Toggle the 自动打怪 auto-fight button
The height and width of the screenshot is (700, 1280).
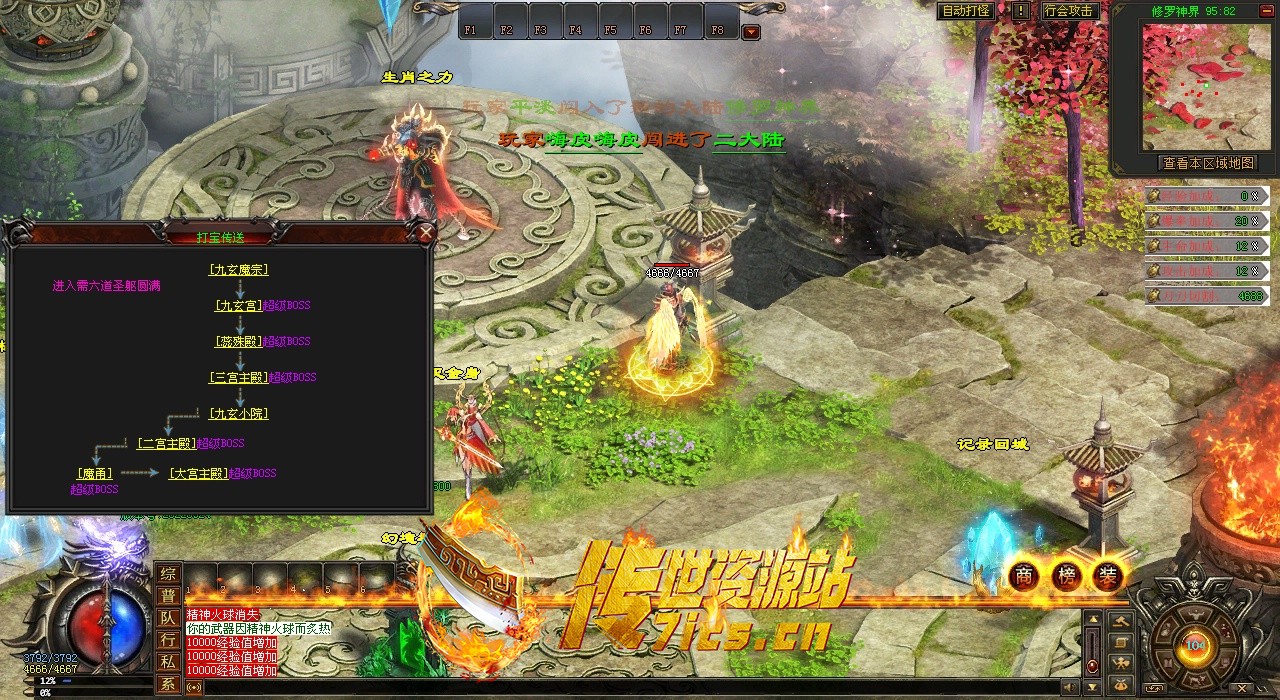click(x=966, y=11)
